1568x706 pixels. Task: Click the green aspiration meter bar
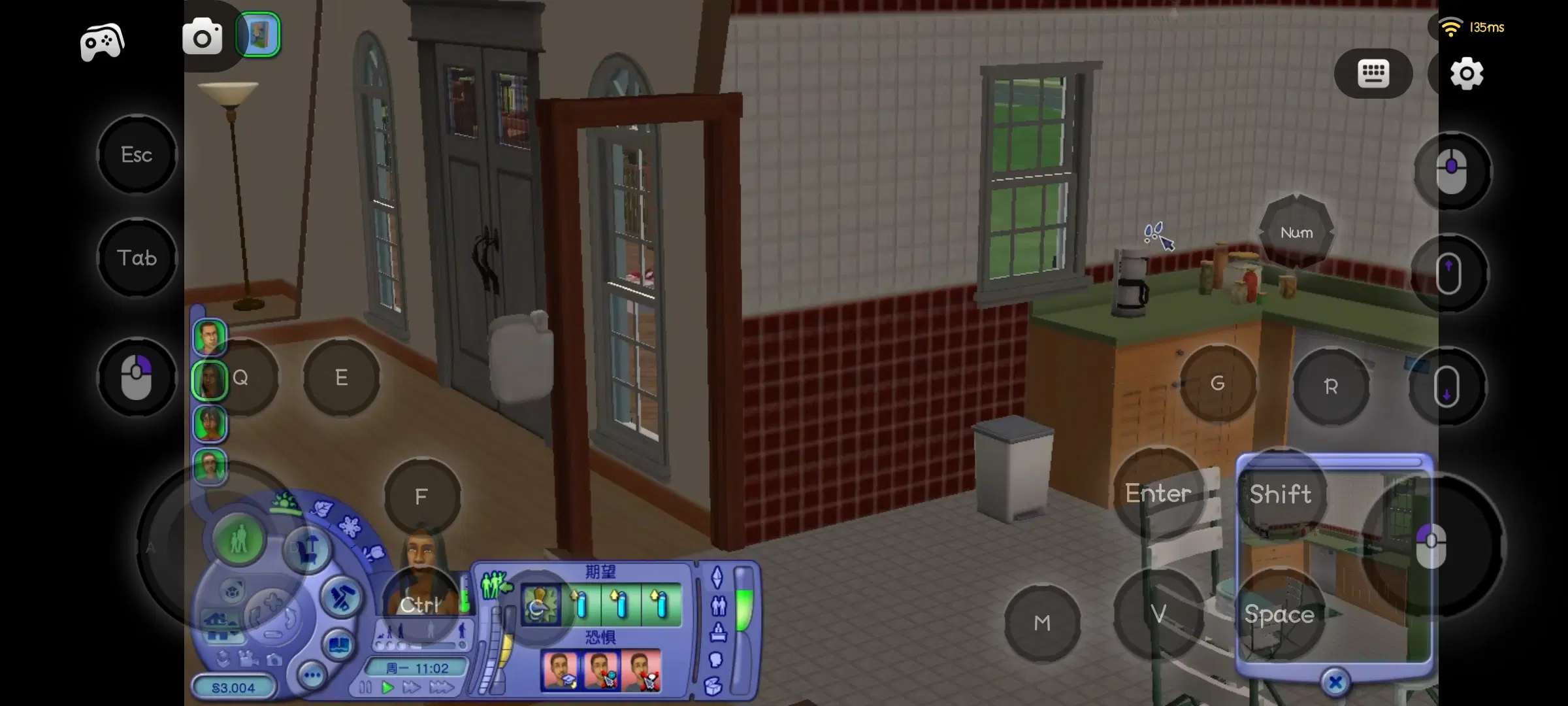[743, 610]
